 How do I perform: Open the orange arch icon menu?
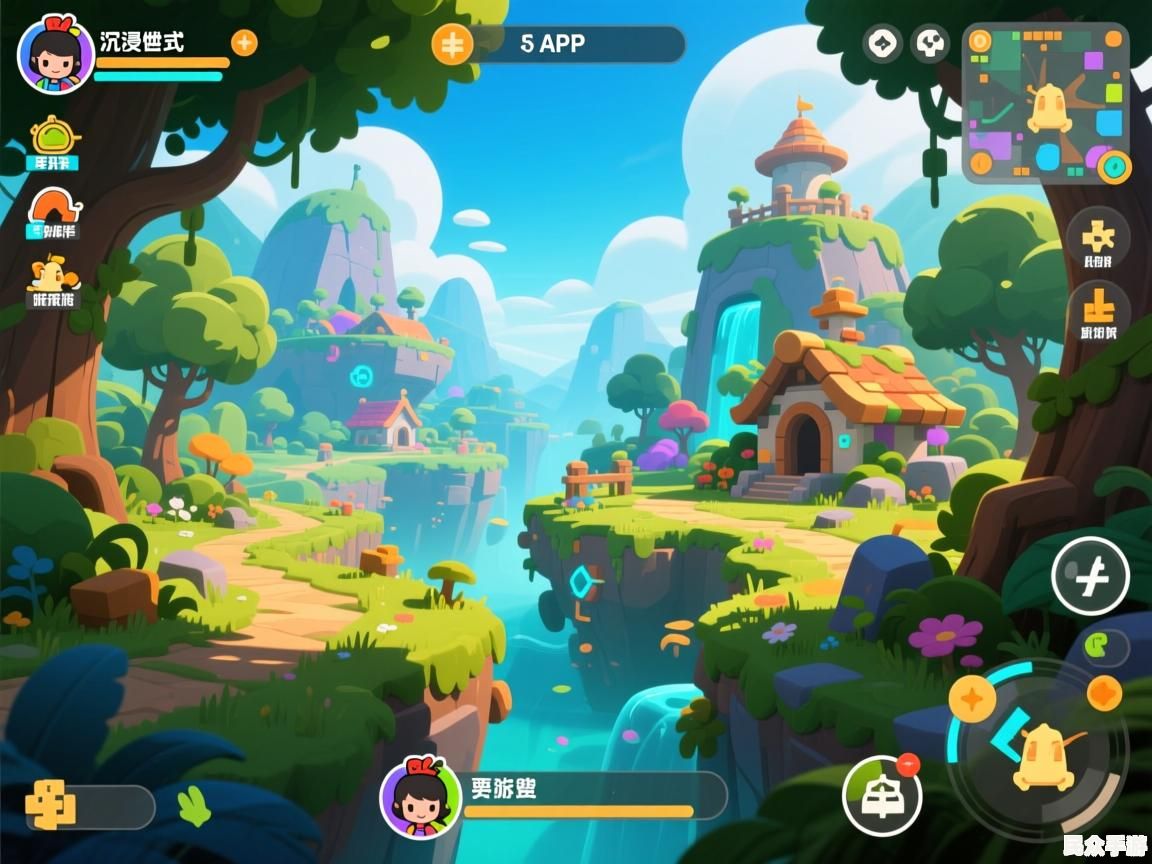54,208
